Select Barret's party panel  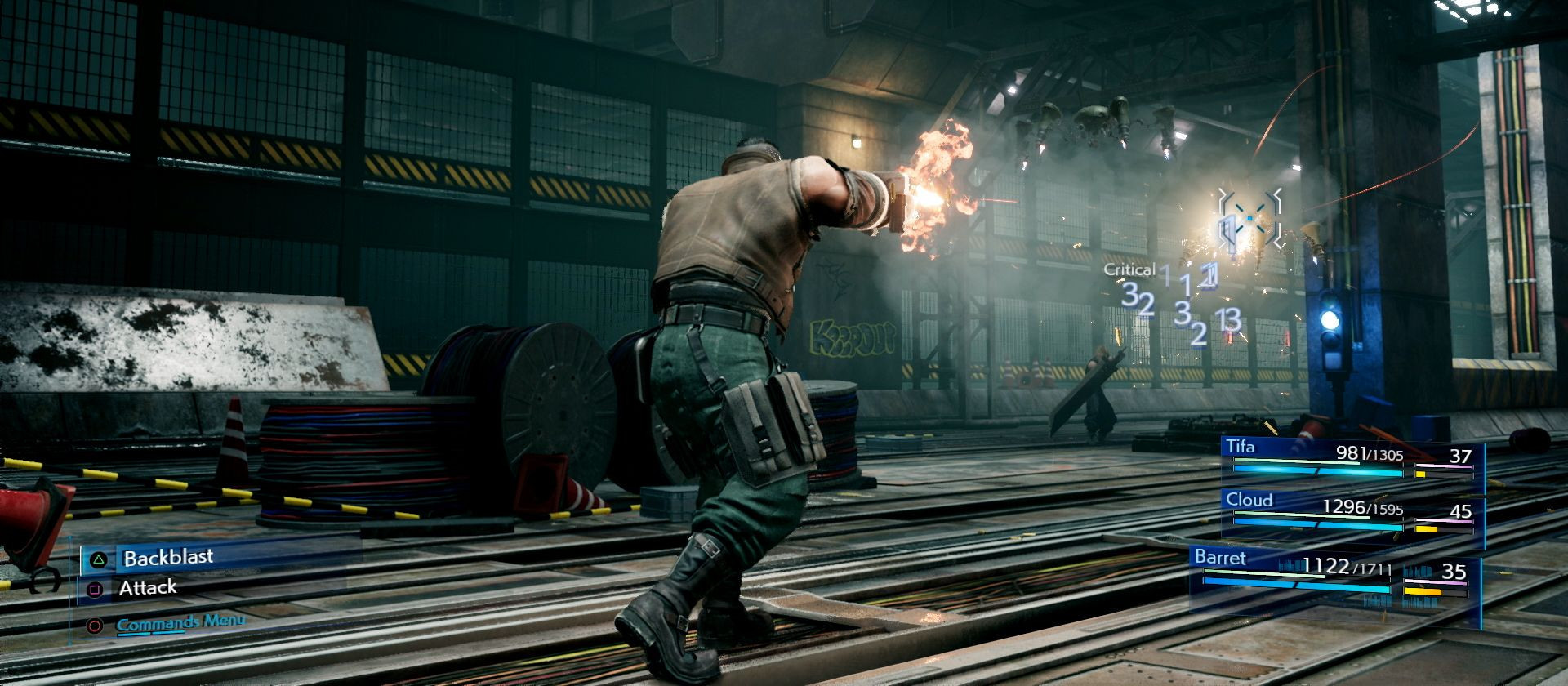click(1334, 573)
